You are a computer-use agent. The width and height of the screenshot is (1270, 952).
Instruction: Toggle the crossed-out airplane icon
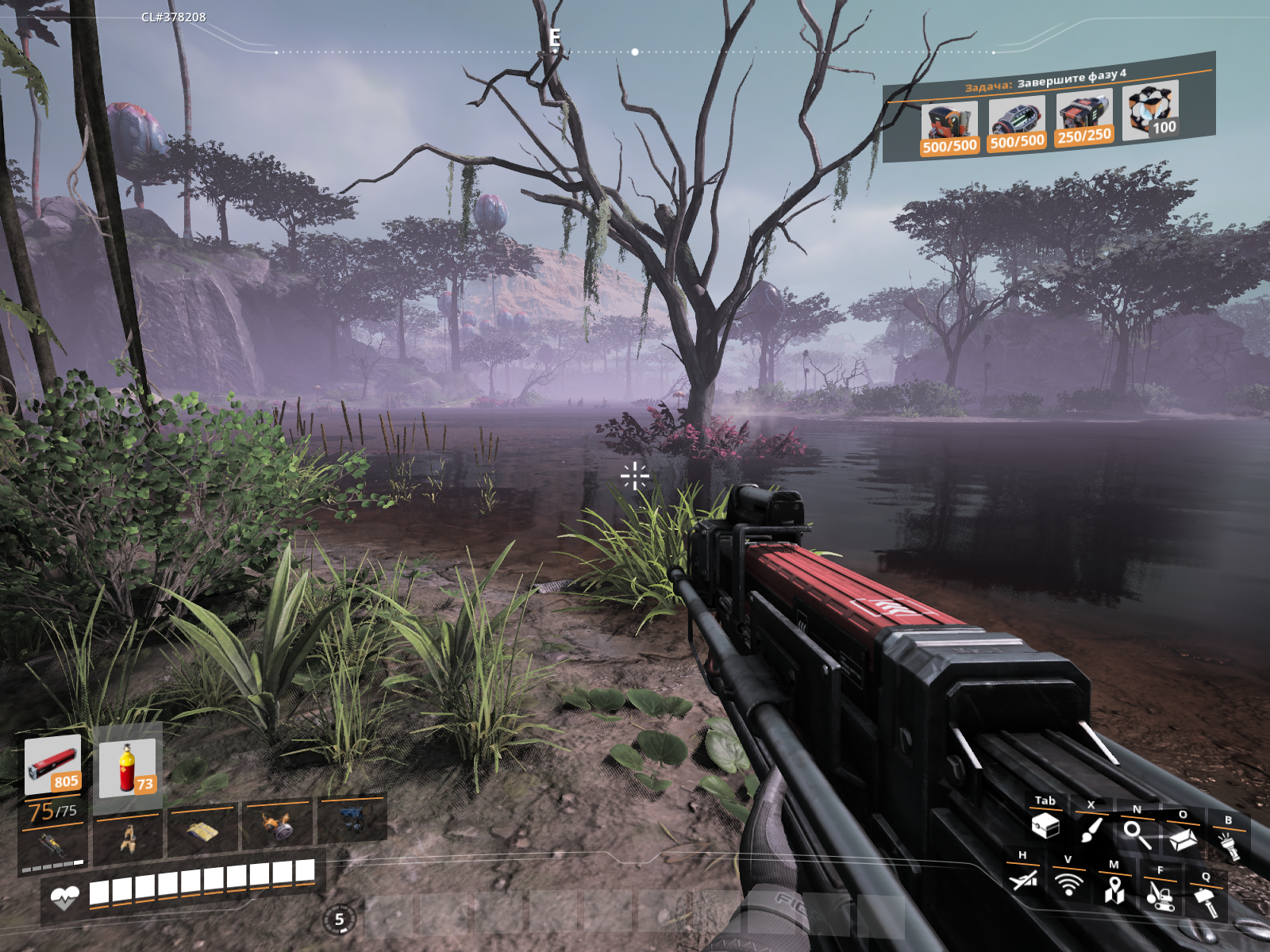[x=1023, y=879]
